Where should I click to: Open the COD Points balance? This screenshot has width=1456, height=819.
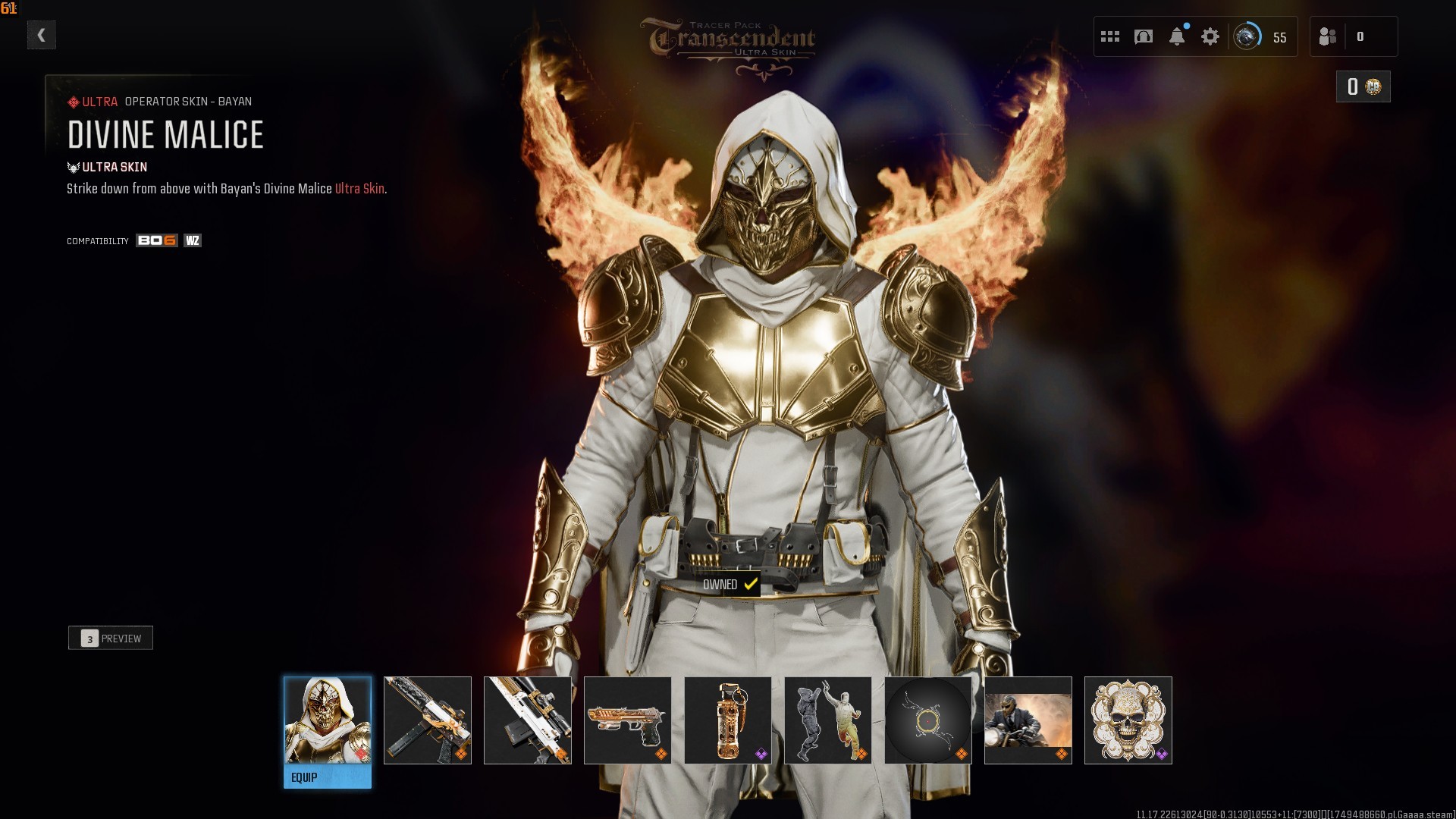1363,87
